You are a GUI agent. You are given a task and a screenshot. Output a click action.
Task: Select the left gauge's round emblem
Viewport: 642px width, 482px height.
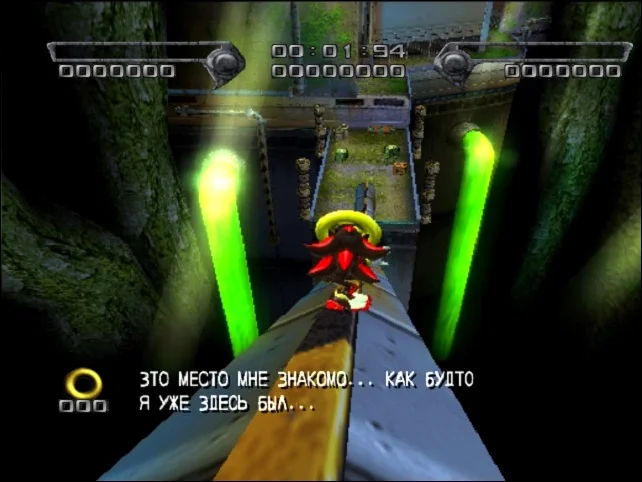224,62
